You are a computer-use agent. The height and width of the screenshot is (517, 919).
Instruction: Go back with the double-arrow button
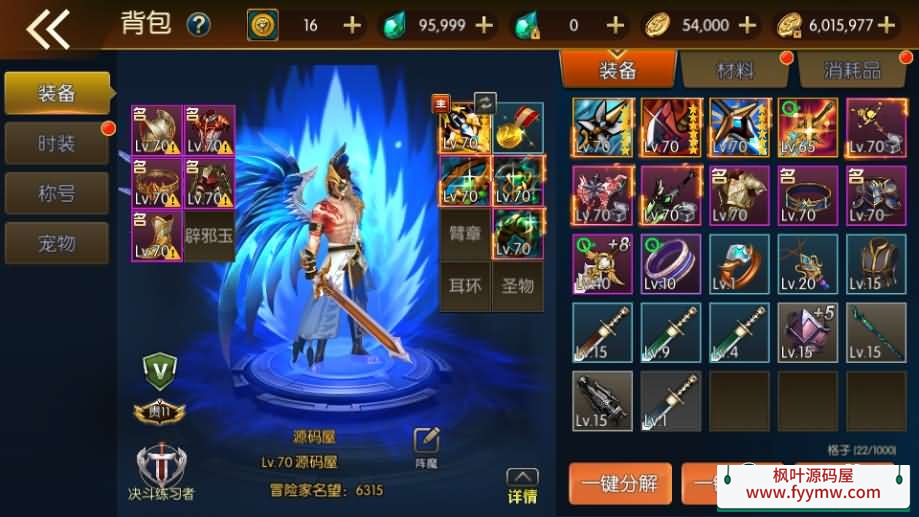[48, 27]
